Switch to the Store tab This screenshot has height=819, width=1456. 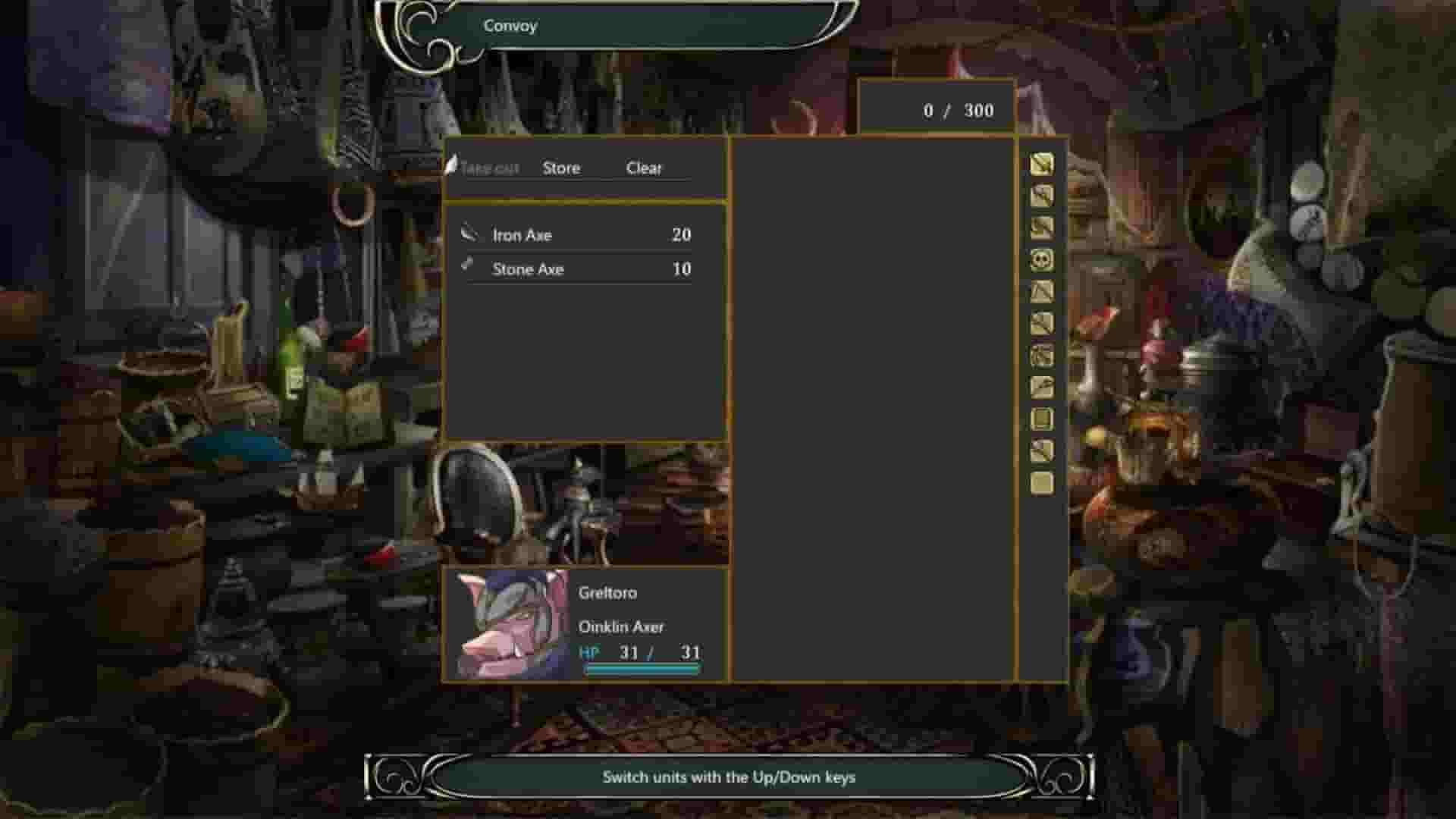561,168
